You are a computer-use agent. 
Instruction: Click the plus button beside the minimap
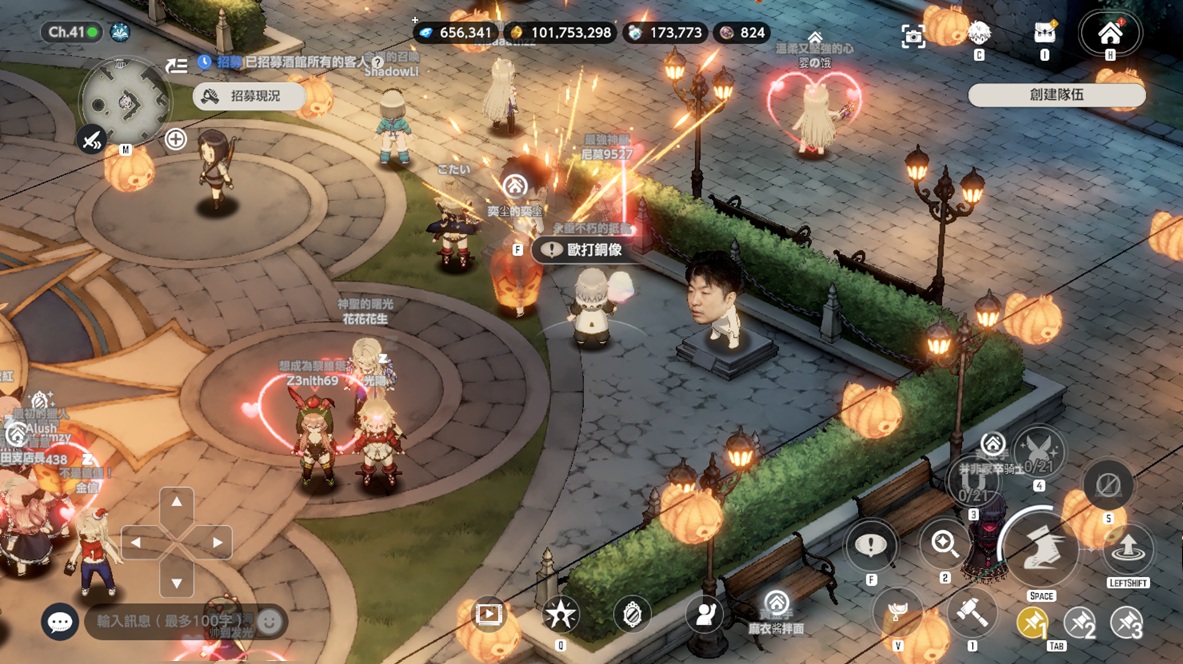click(x=176, y=139)
